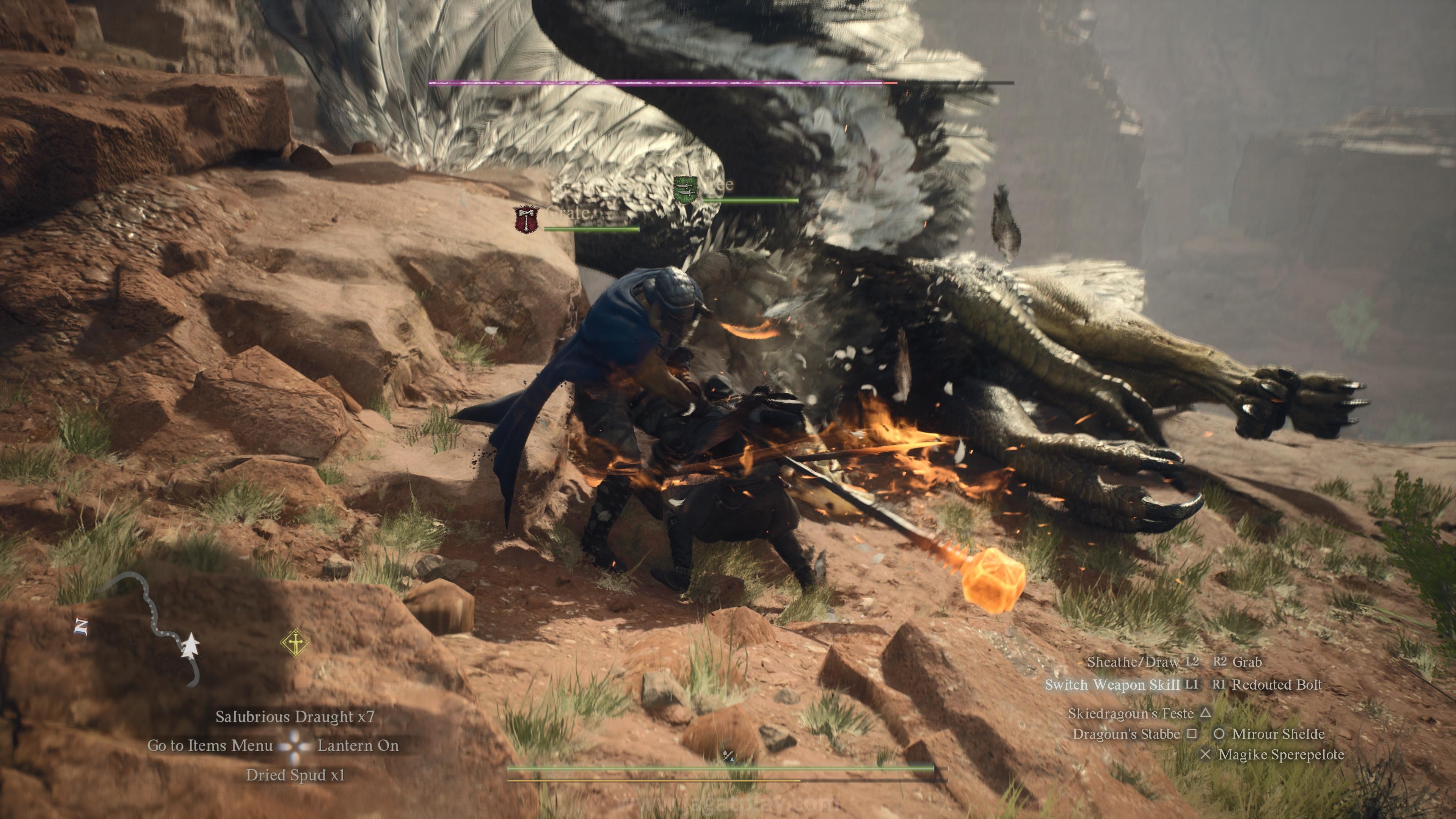Select the gold diamond quest marker
The height and width of the screenshot is (819, 1456).
295,643
